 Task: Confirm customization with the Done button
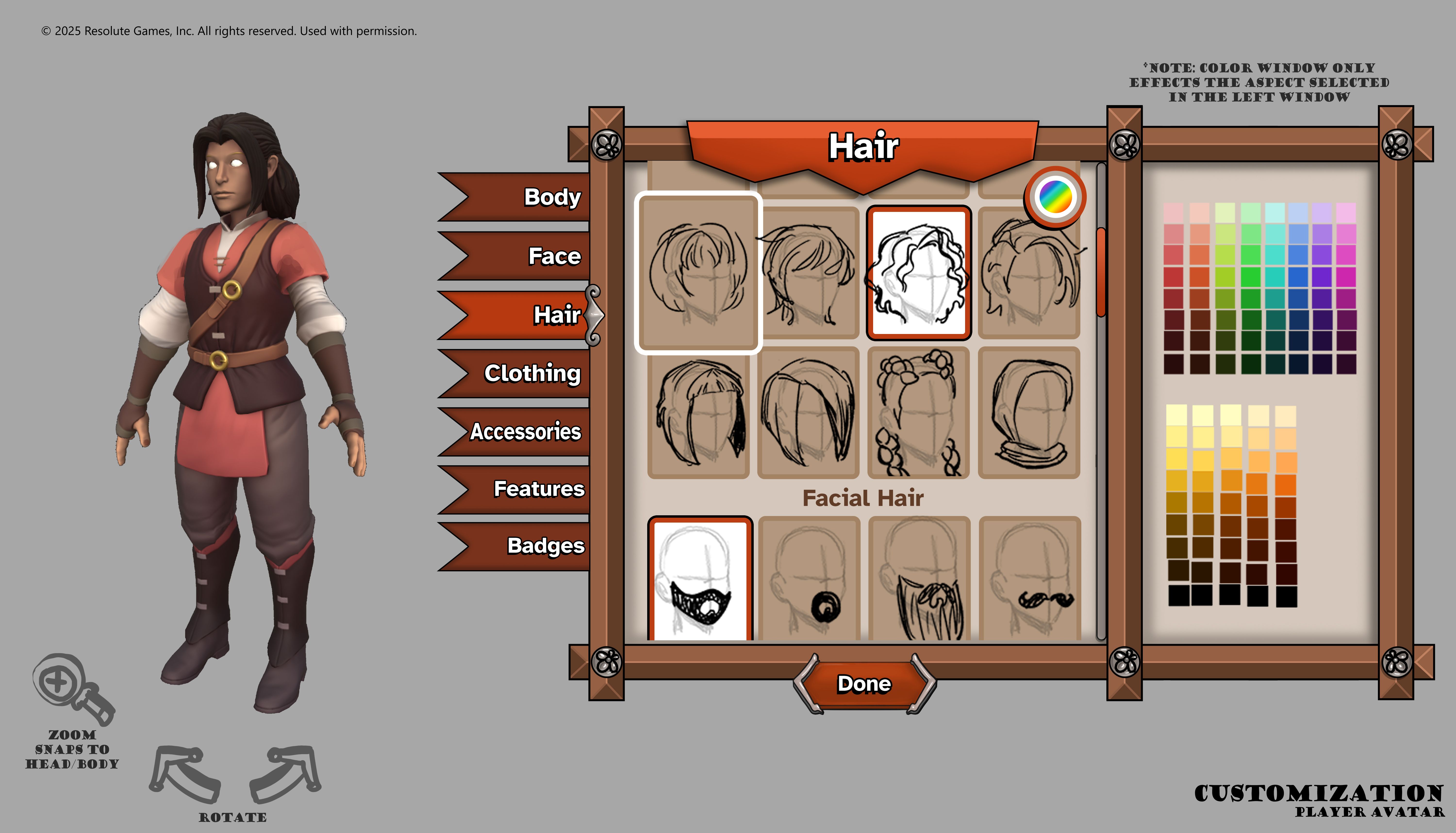(864, 684)
